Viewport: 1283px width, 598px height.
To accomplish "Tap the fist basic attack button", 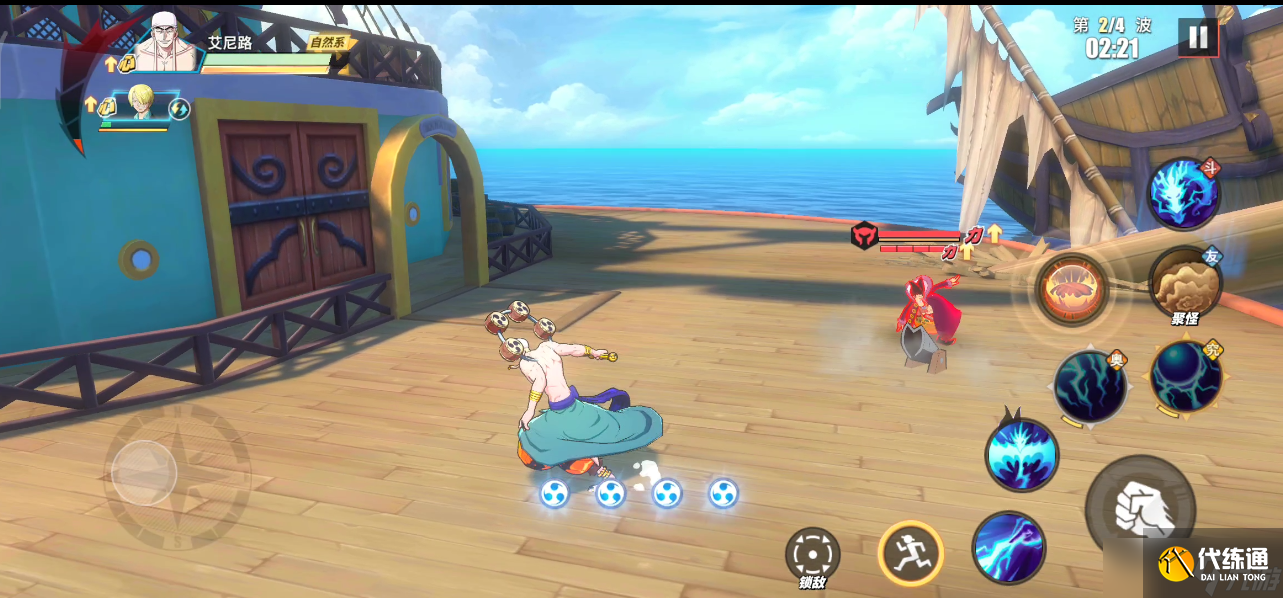I will coord(1139,508).
